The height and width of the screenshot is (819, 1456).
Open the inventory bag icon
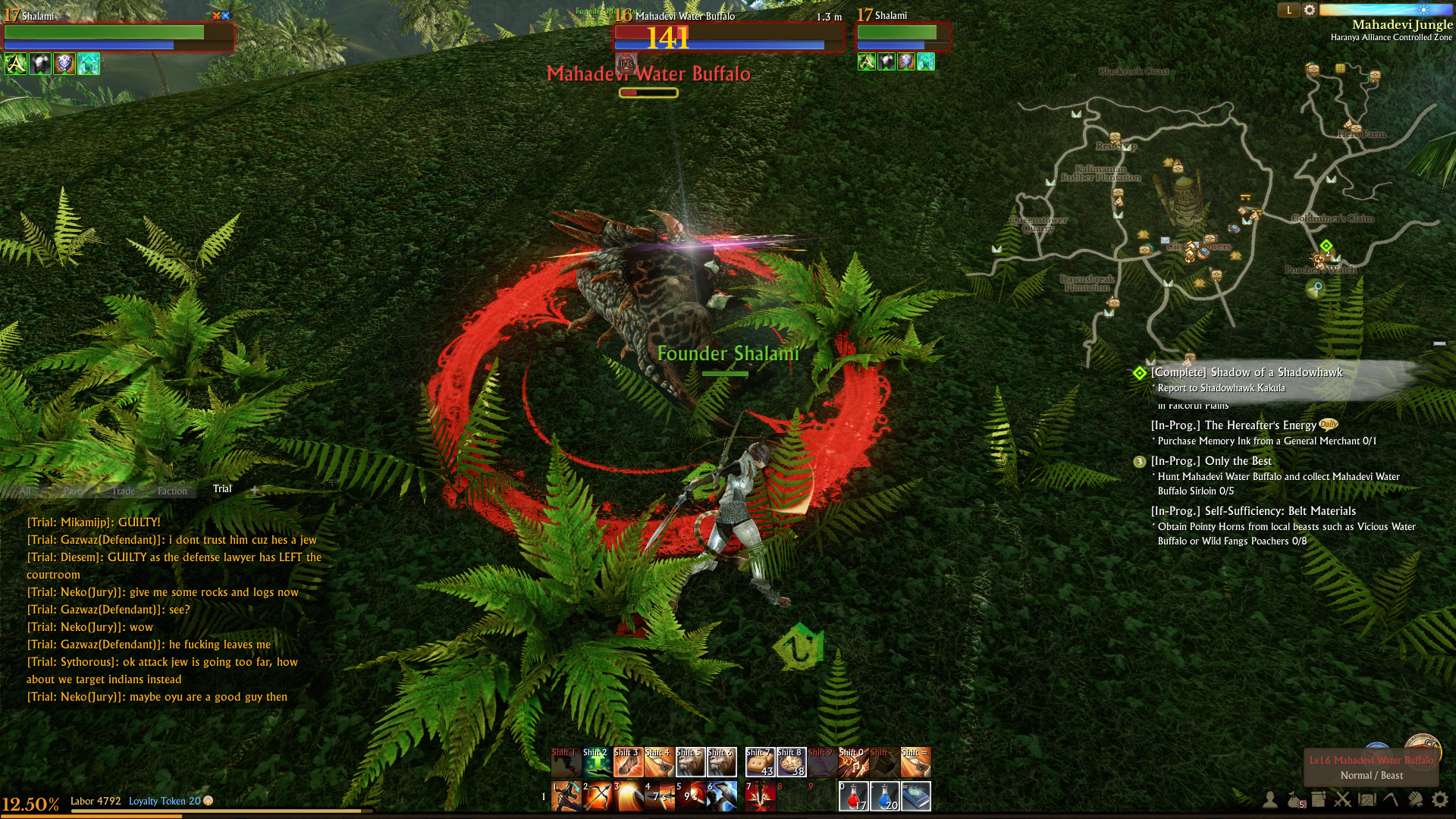pos(1294,799)
